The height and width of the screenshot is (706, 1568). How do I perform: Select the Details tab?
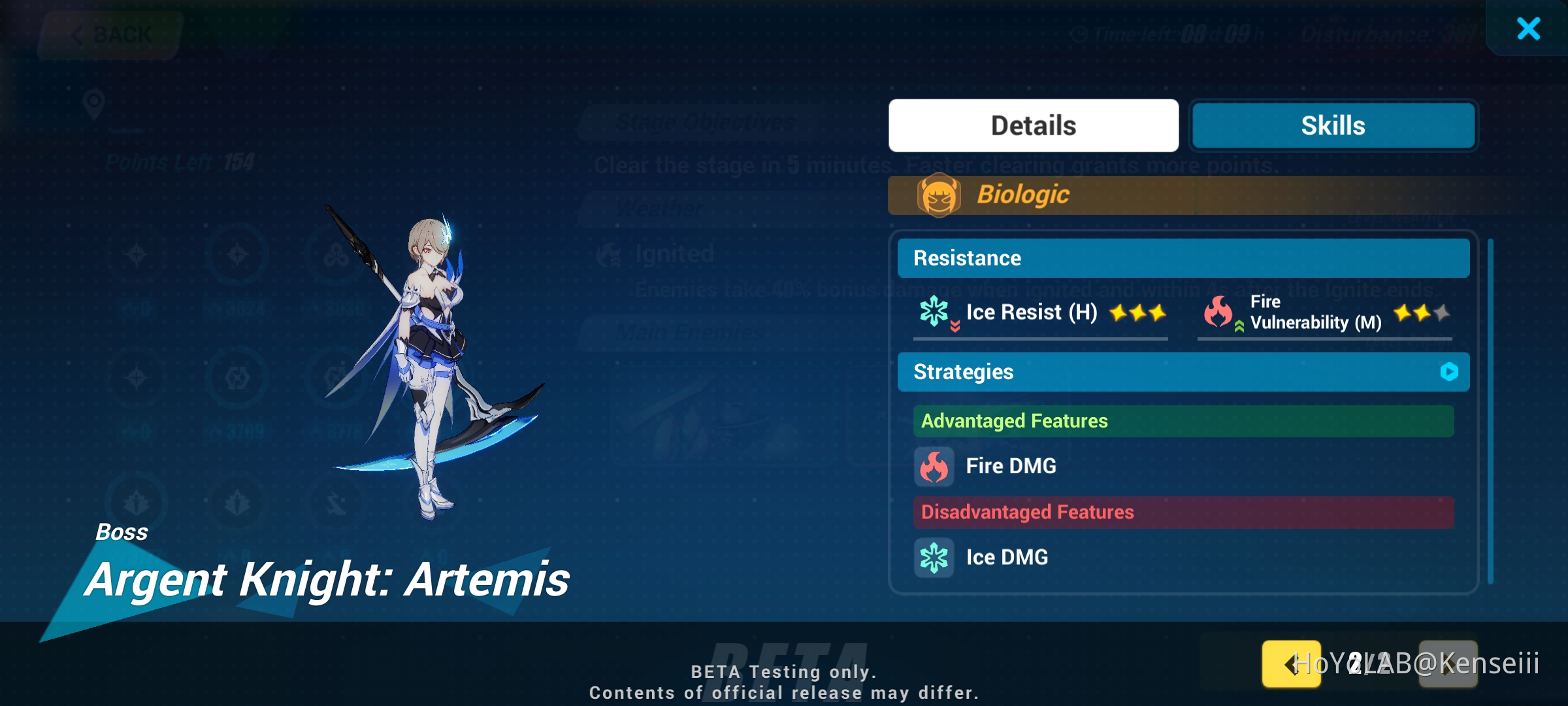coord(1033,125)
